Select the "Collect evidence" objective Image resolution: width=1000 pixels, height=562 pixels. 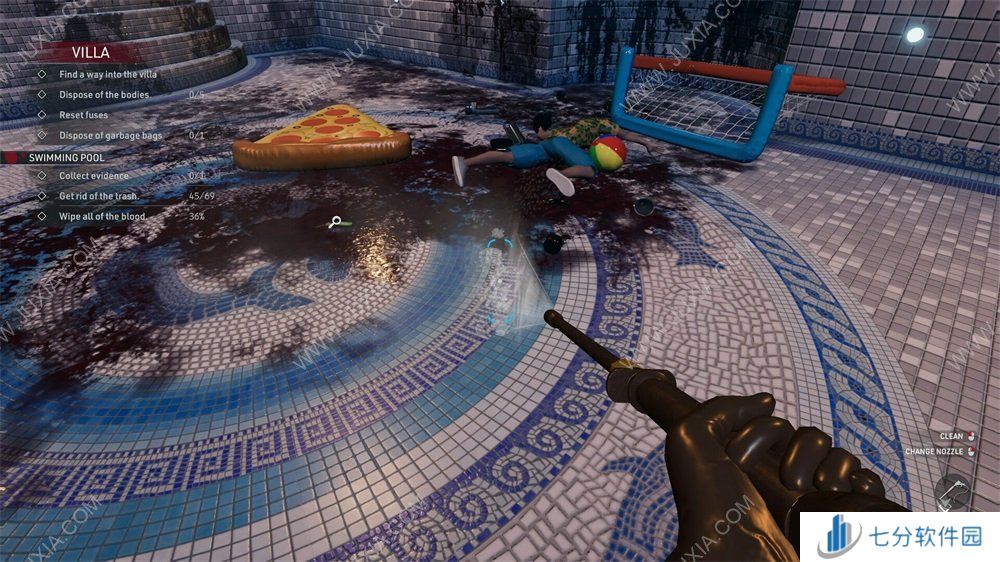pos(94,176)
